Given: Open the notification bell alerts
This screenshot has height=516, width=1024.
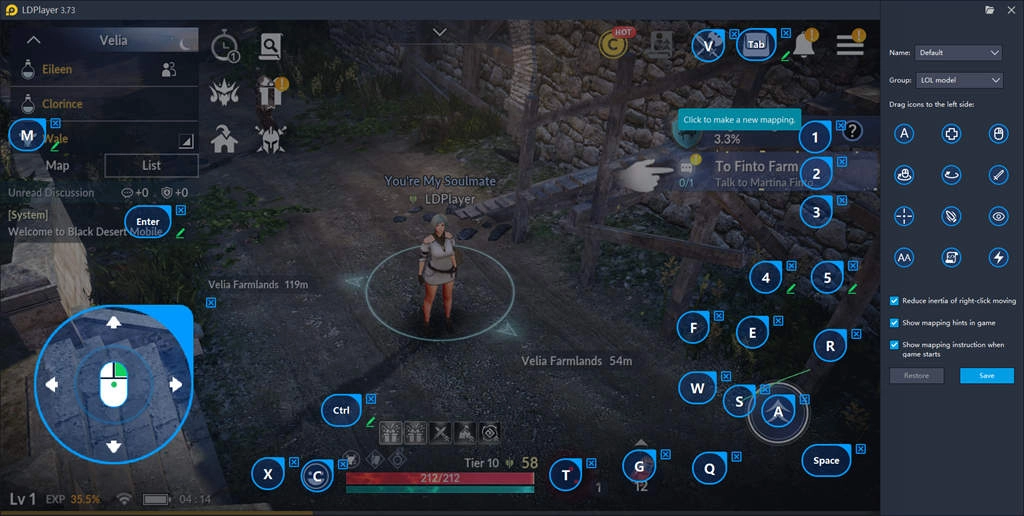Looking at the screenshot, I should pos(804,43).
